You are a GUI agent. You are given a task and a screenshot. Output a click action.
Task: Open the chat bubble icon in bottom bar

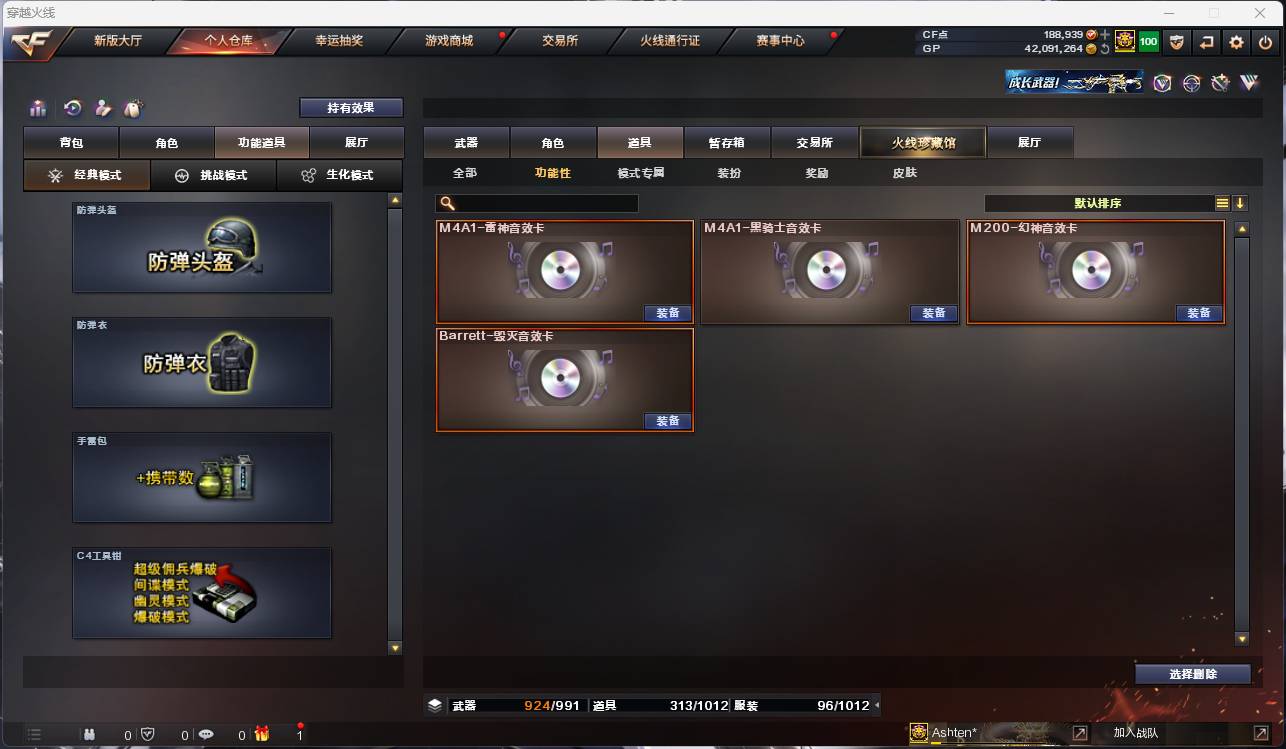coord(206,733)
